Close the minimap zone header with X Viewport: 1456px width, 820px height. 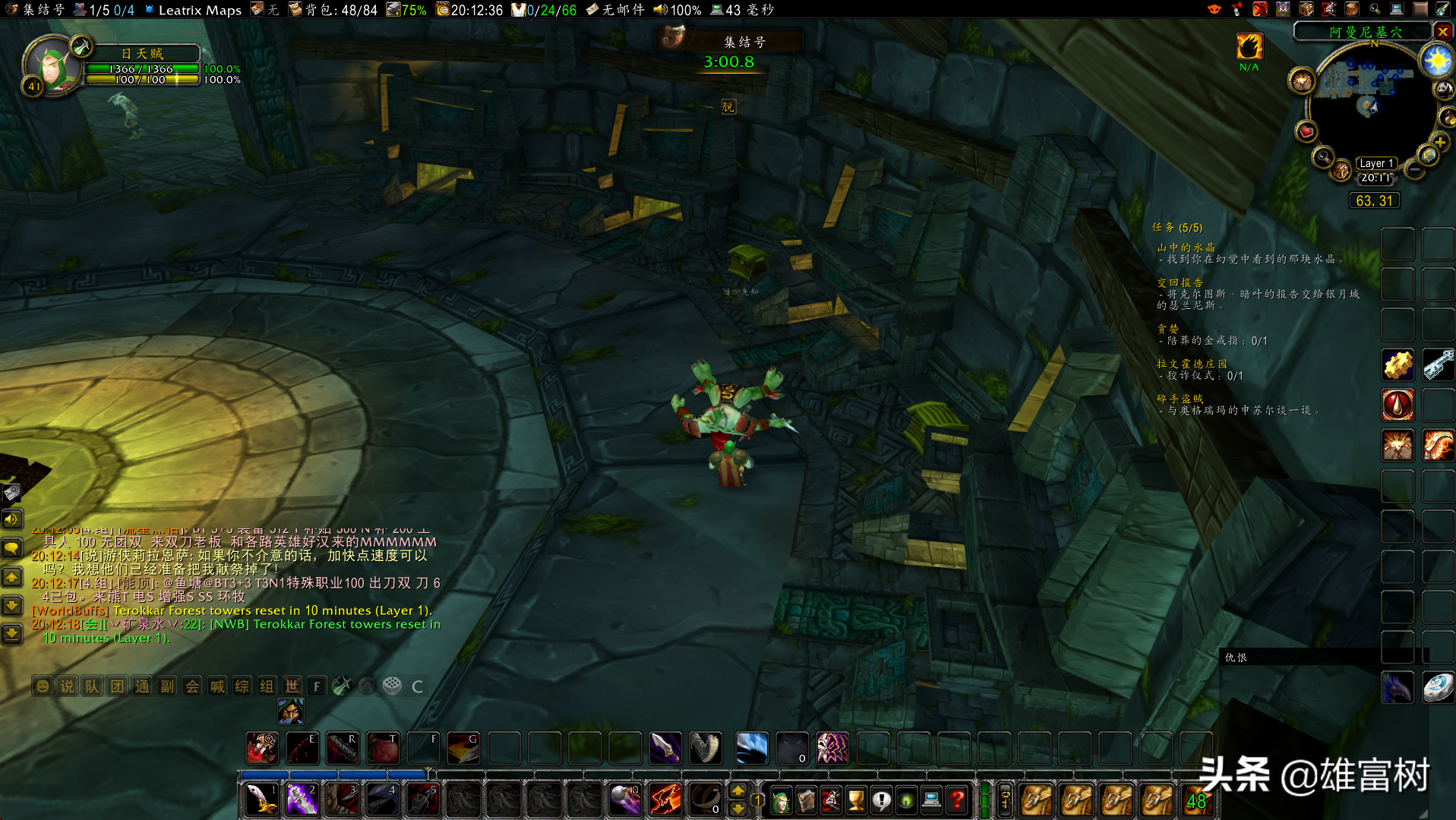point(1442,32)
